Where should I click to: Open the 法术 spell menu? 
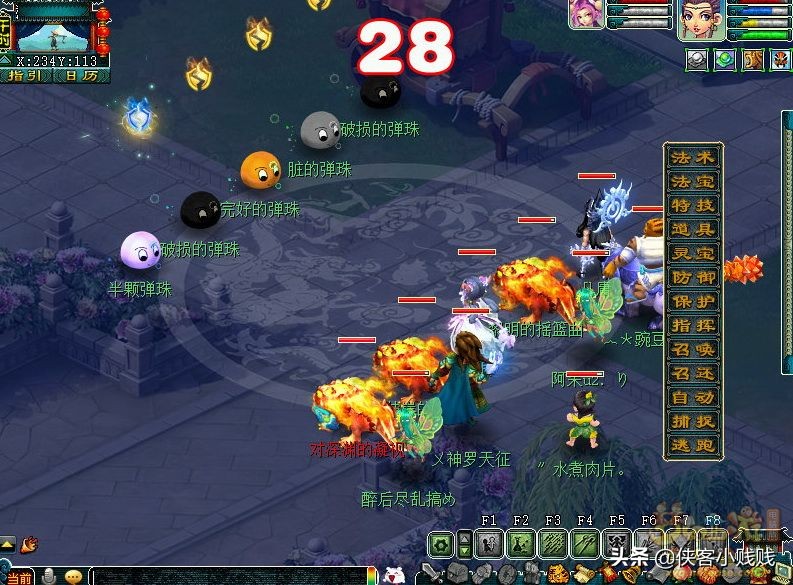pos(693,158)
